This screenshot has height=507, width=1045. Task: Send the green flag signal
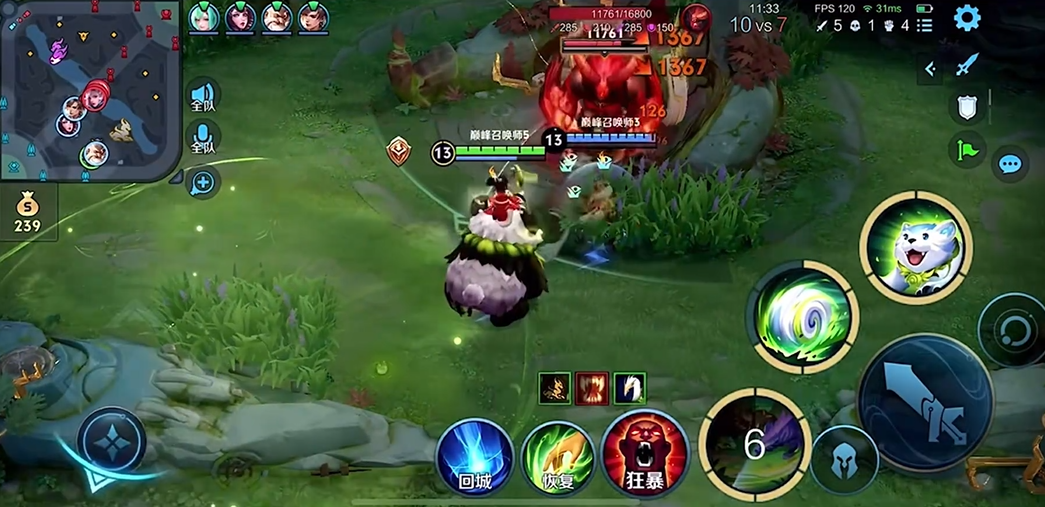[x=967, y=150]
